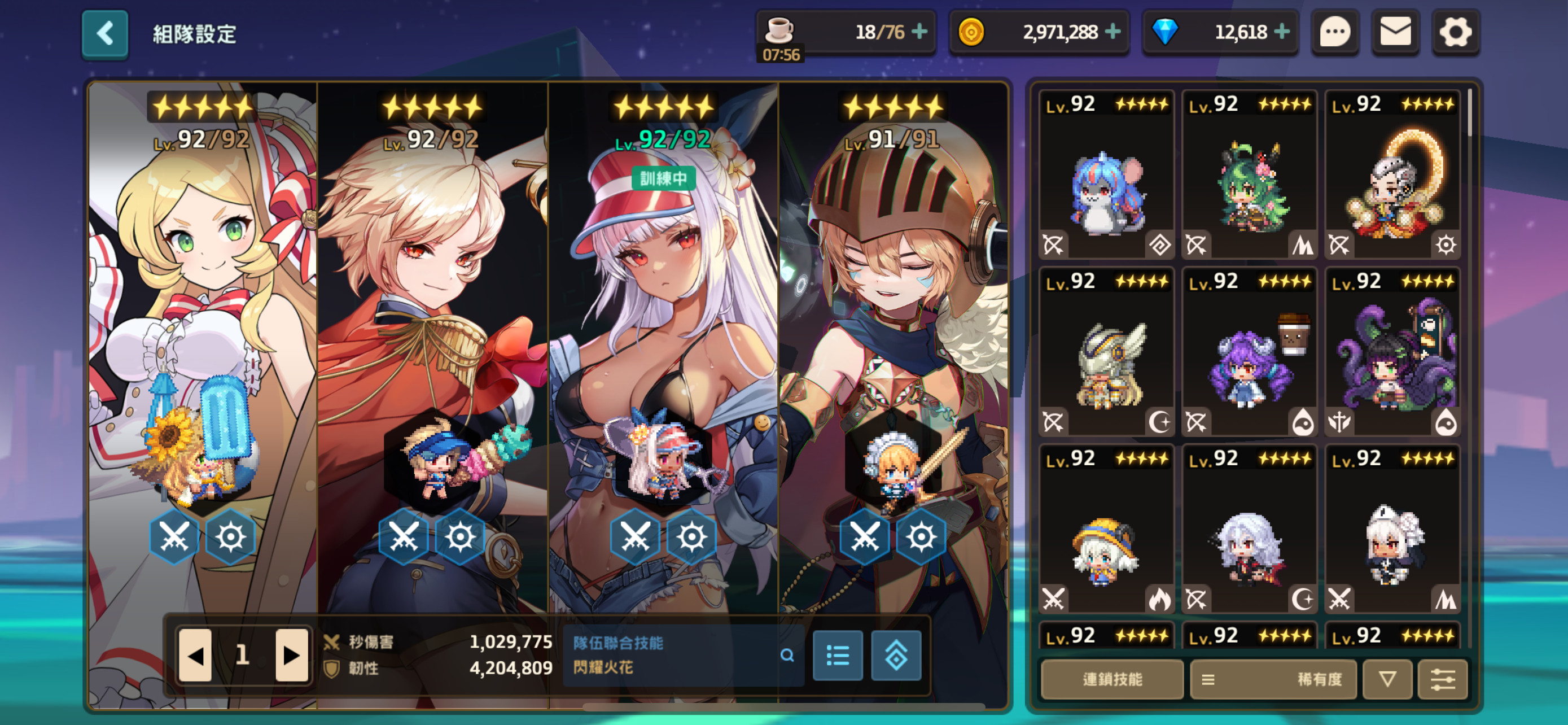1568x725 pixels.
Task: Go back from team setup screen
Action: 104,34
